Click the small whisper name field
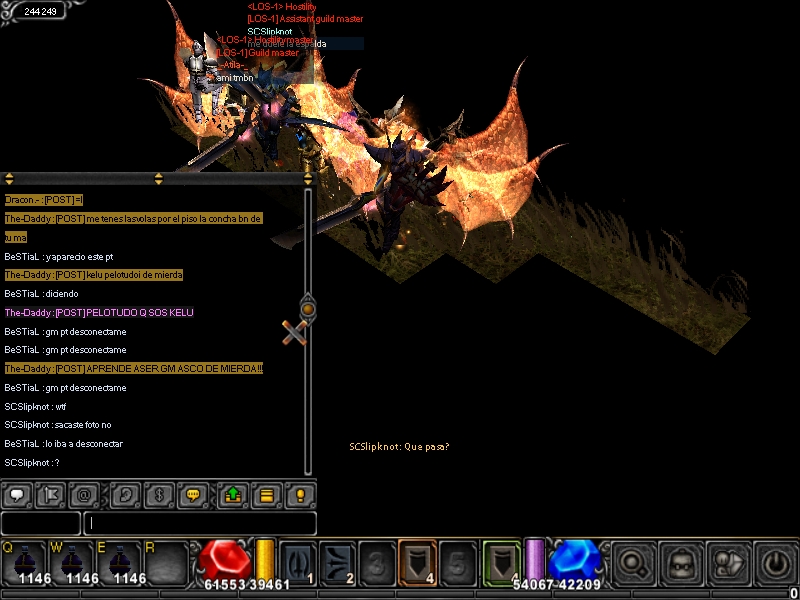The width and height of the screenshot is (800, 600). [x=40, y=523]
